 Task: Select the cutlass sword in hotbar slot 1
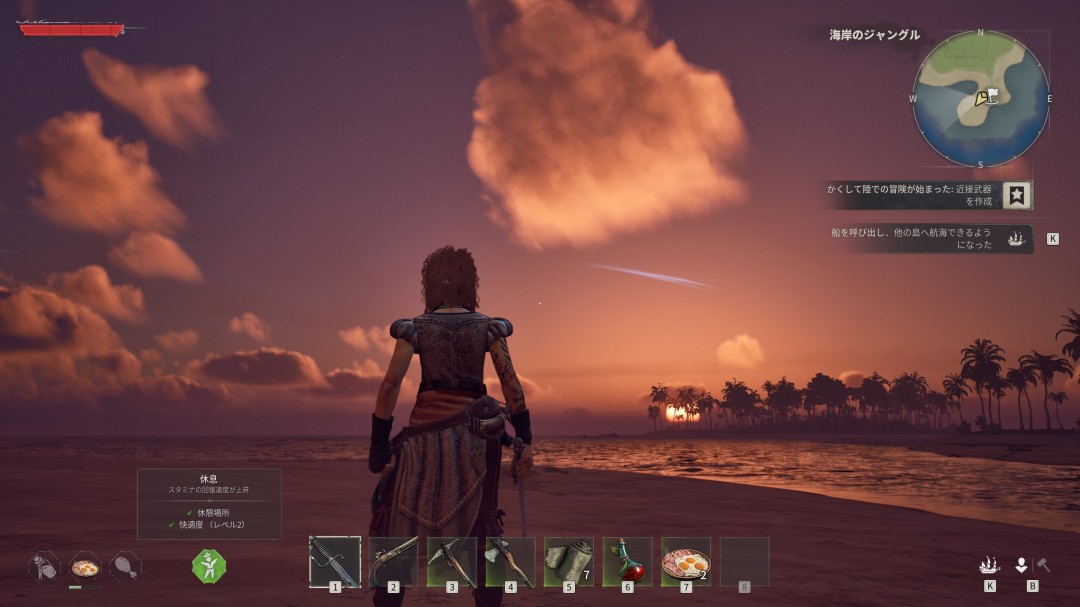tap(334, 561)
